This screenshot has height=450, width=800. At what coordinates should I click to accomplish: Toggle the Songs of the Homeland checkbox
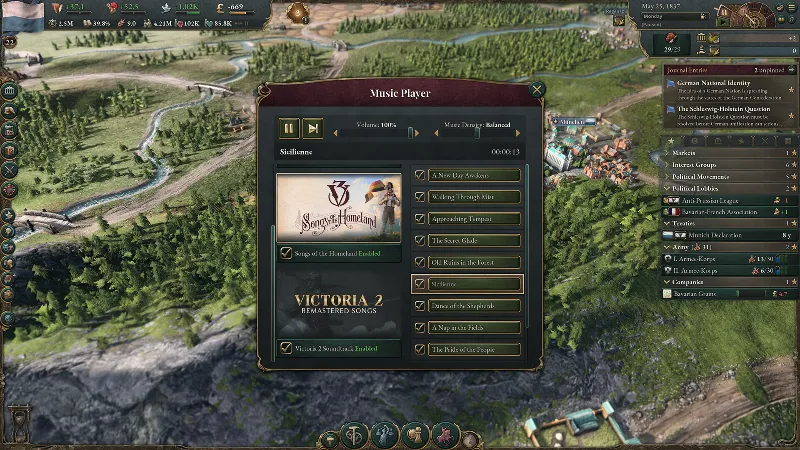(287, 253)
